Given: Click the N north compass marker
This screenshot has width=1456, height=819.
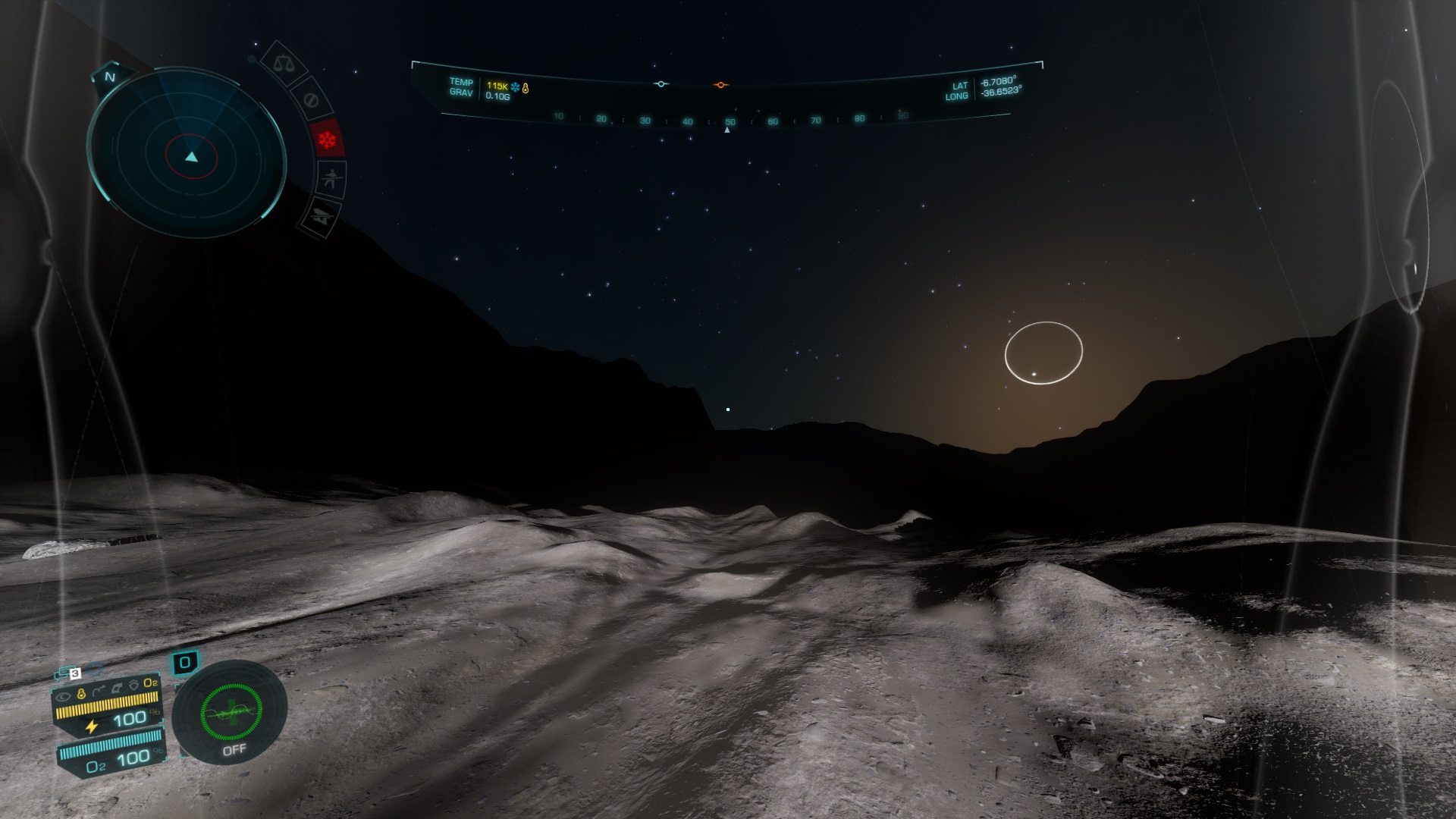Looking at the screenshot, I should coord(110,77).
